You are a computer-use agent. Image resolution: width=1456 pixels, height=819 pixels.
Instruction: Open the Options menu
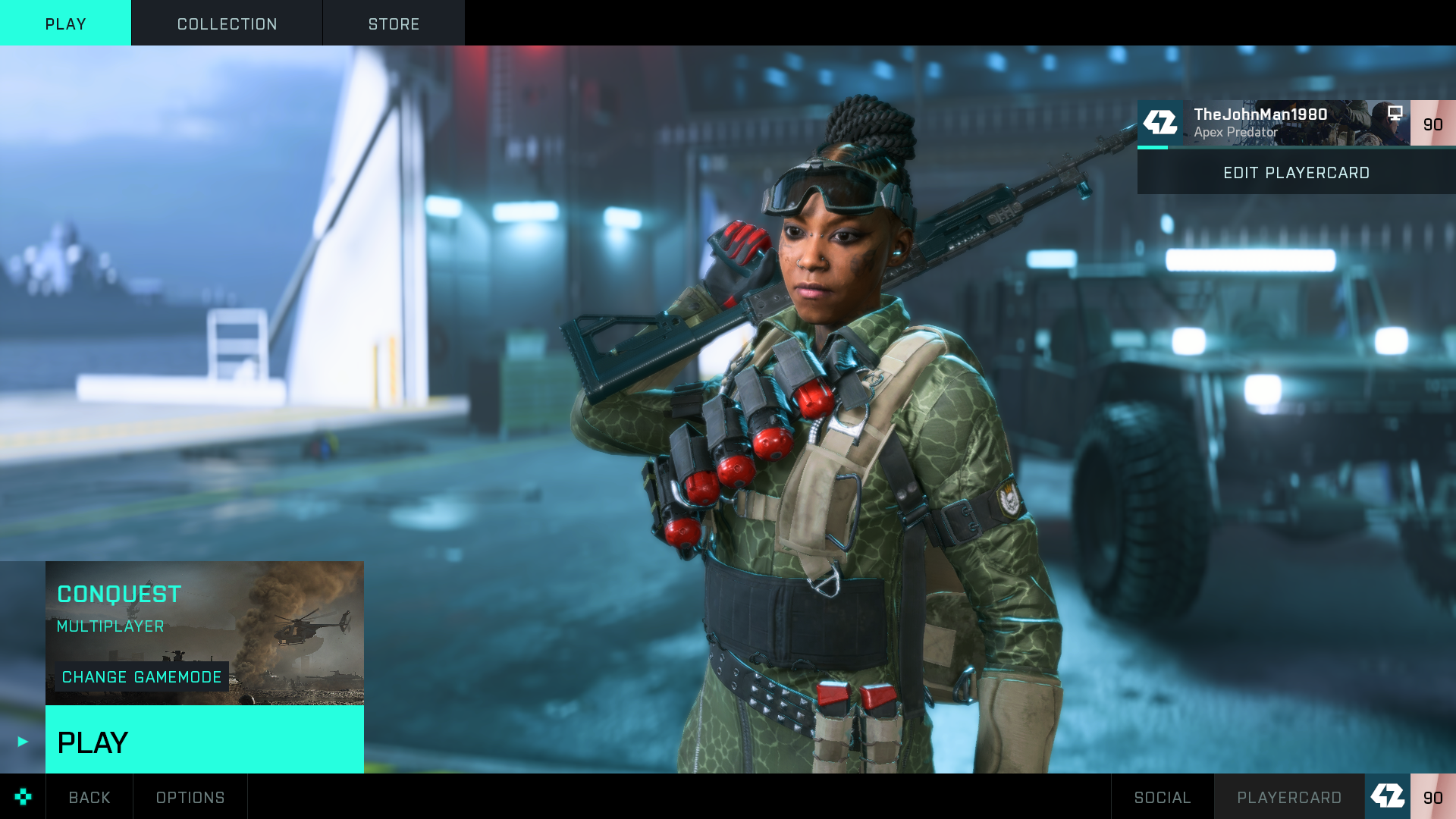click(190, 797)
